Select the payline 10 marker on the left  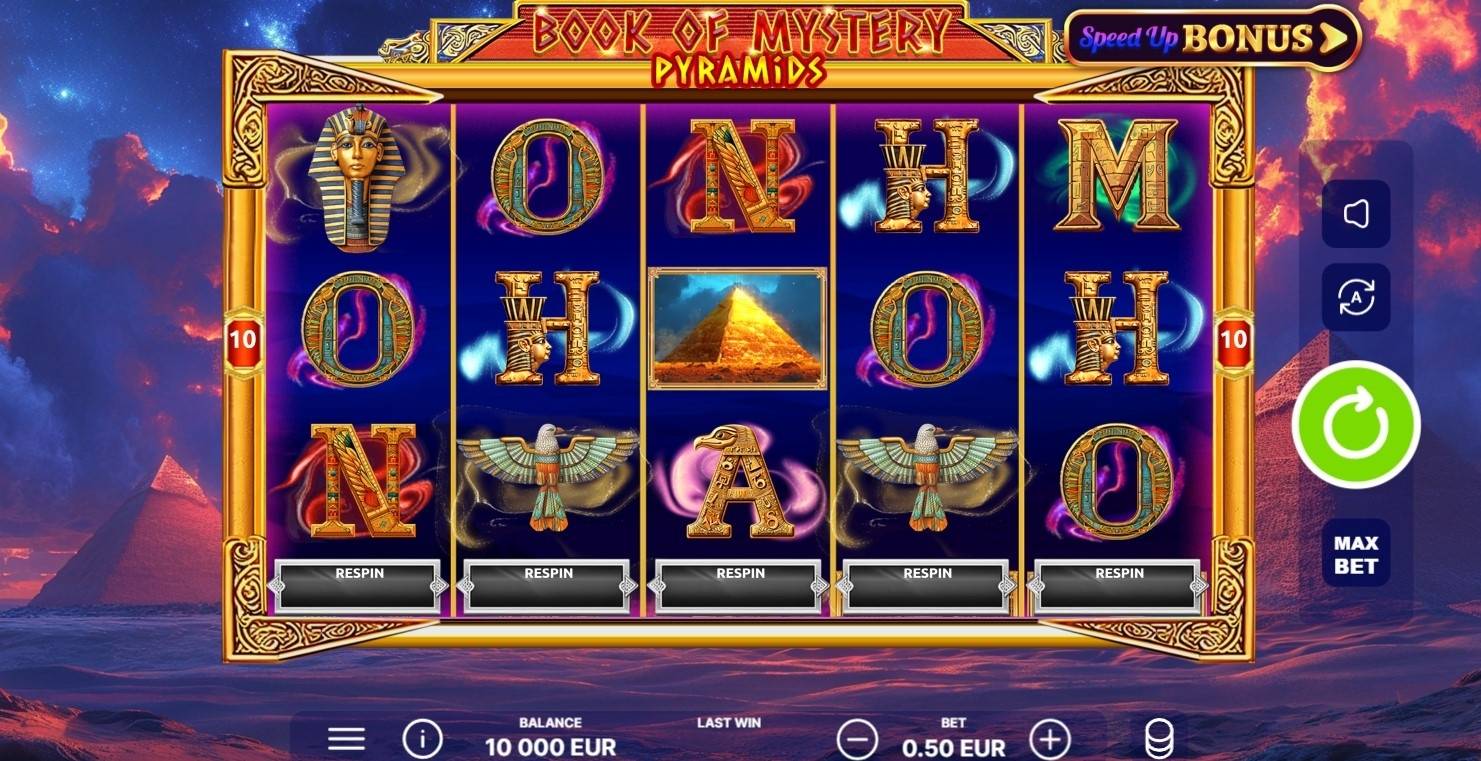(x=245, y=340)
